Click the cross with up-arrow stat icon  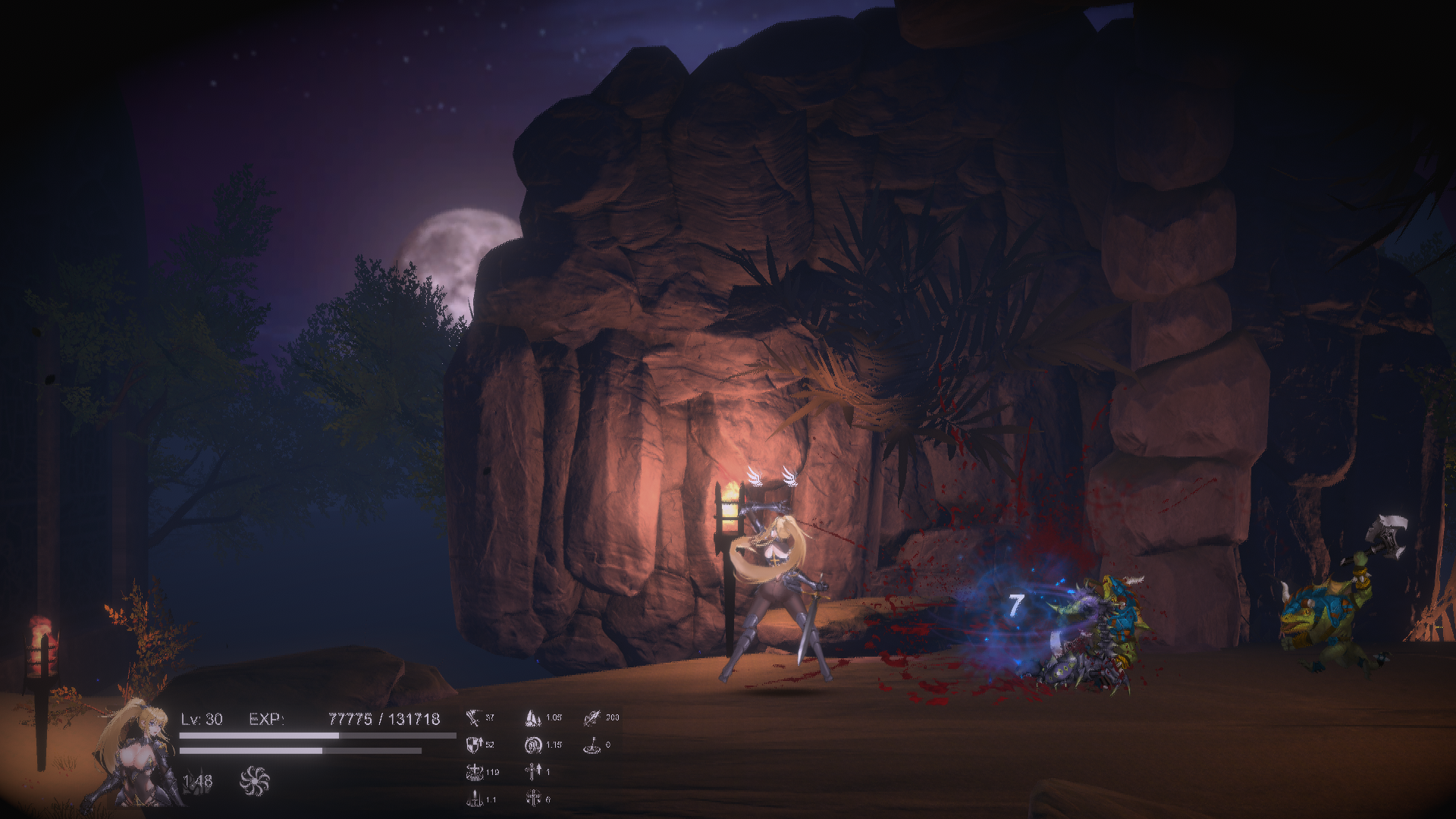coord(532,772)
